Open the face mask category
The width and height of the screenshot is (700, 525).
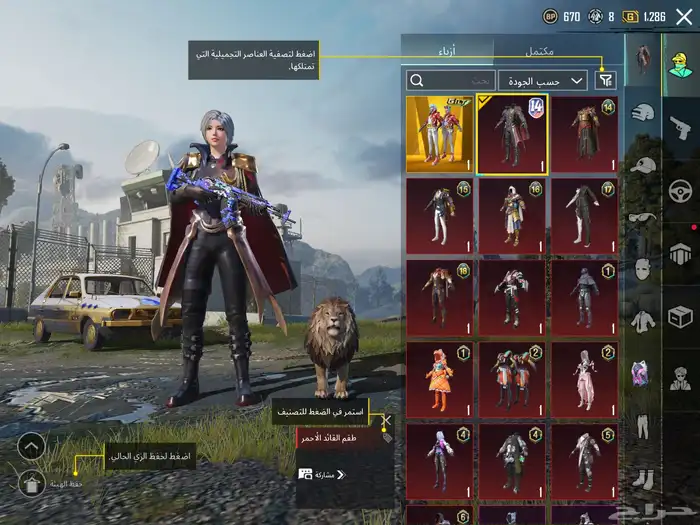(x=644, y=270)
